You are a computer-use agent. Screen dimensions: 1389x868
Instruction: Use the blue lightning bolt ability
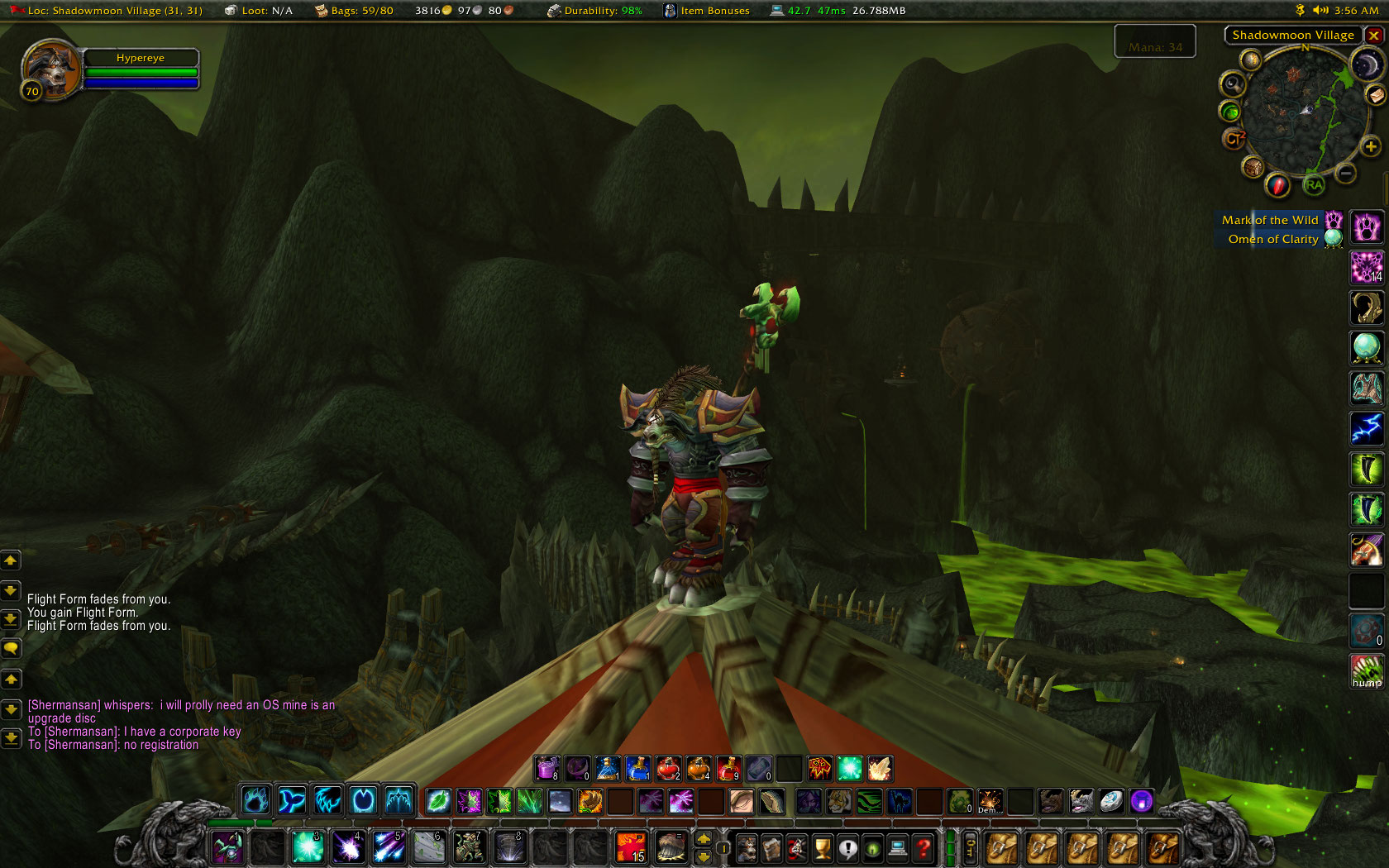1367,428
